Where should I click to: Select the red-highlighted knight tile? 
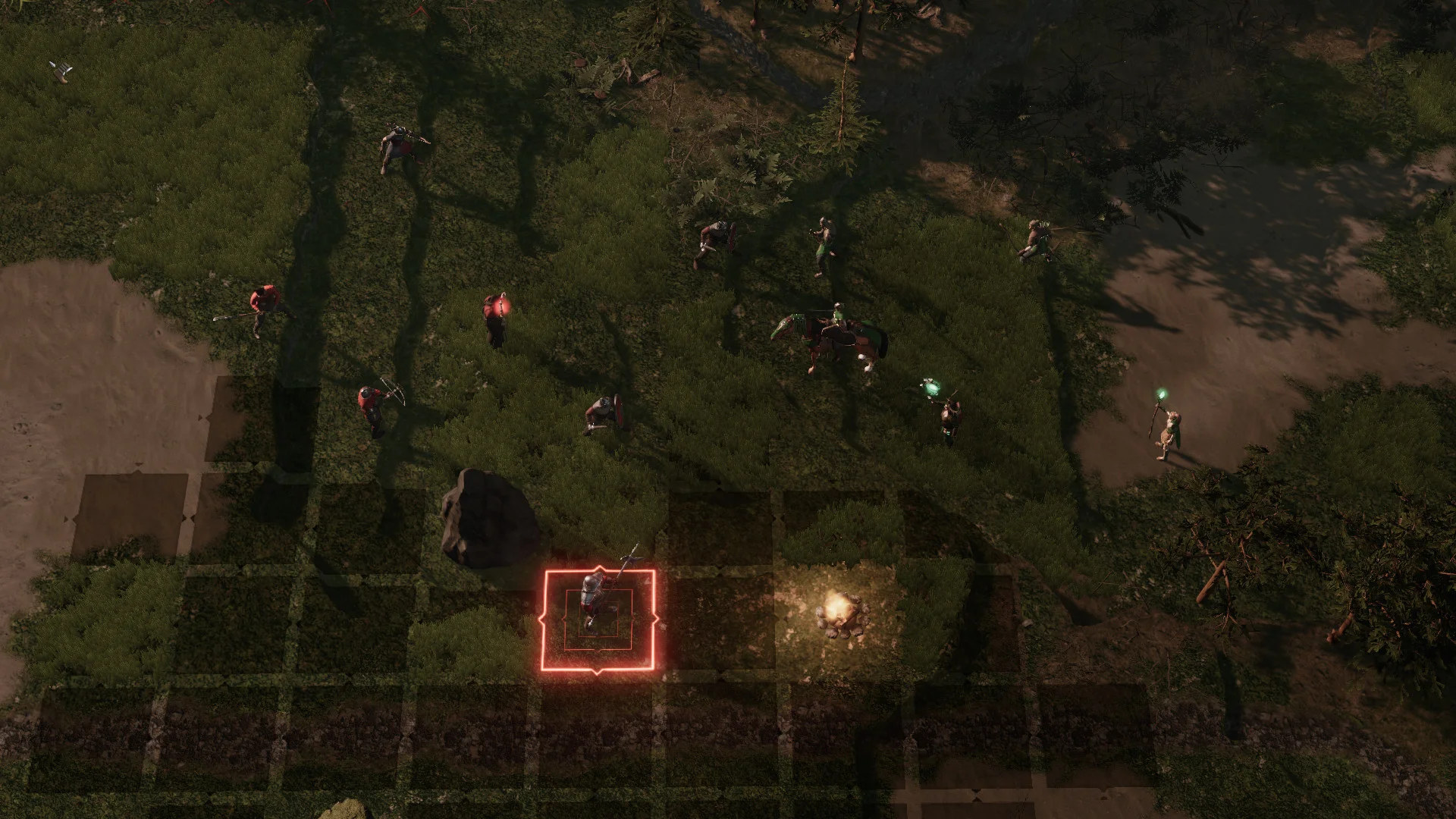pyautogui.click(x=598, y=620)
